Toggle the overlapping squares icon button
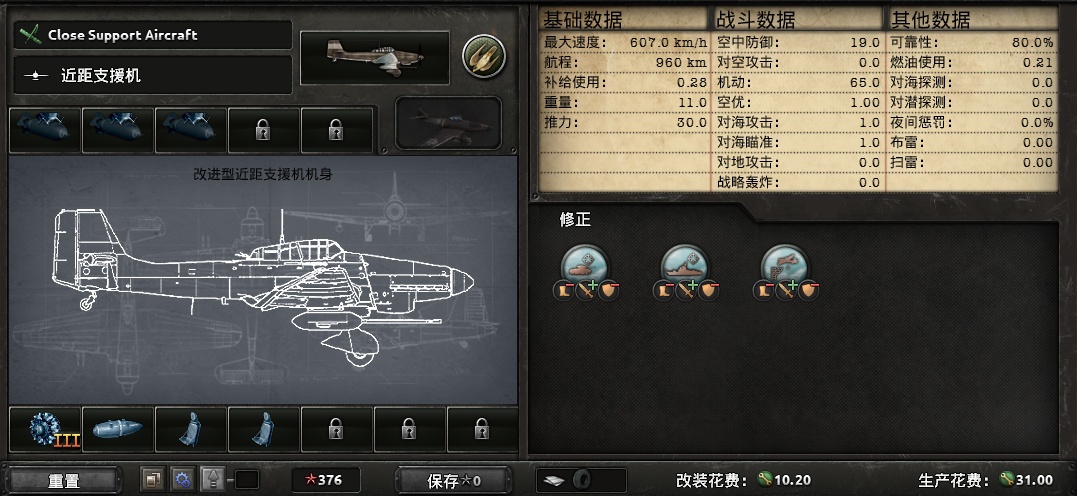The width and height of the screenshot is (1077, 496). click(153, 480)
